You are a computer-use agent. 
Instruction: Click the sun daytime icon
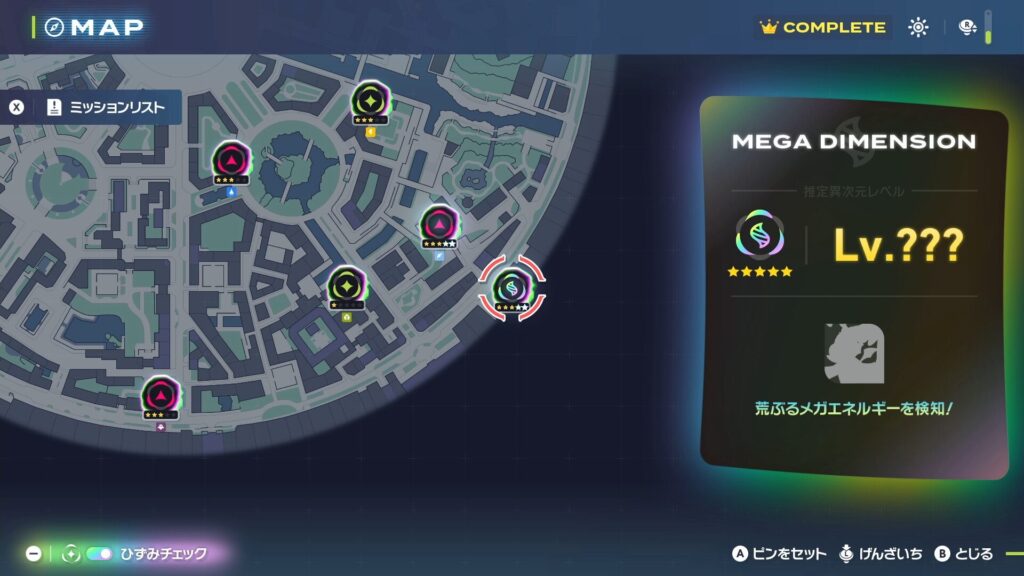[918, 28]
